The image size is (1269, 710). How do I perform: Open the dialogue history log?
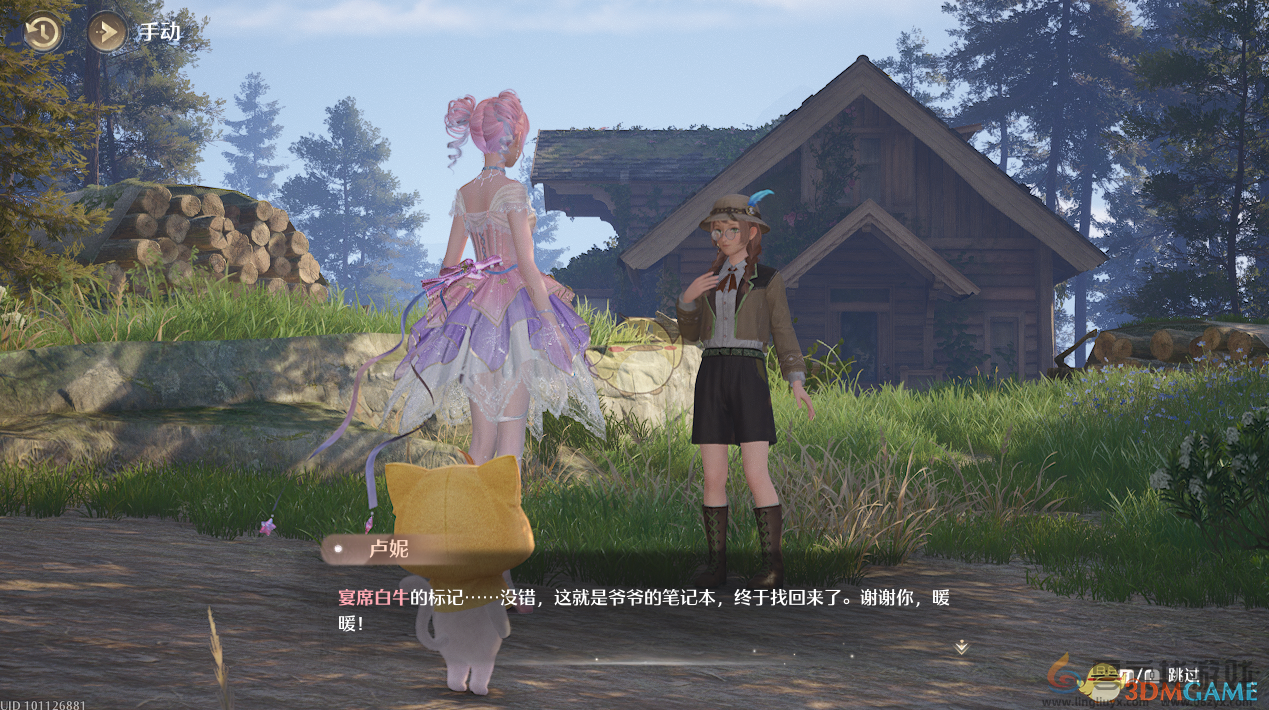click(42, 33)
